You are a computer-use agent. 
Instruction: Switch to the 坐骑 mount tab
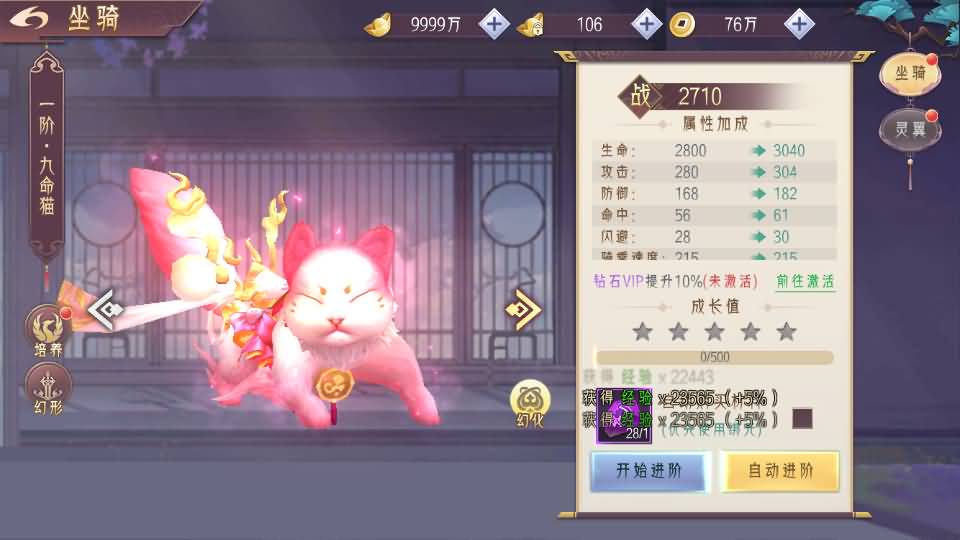click(909, 72)
